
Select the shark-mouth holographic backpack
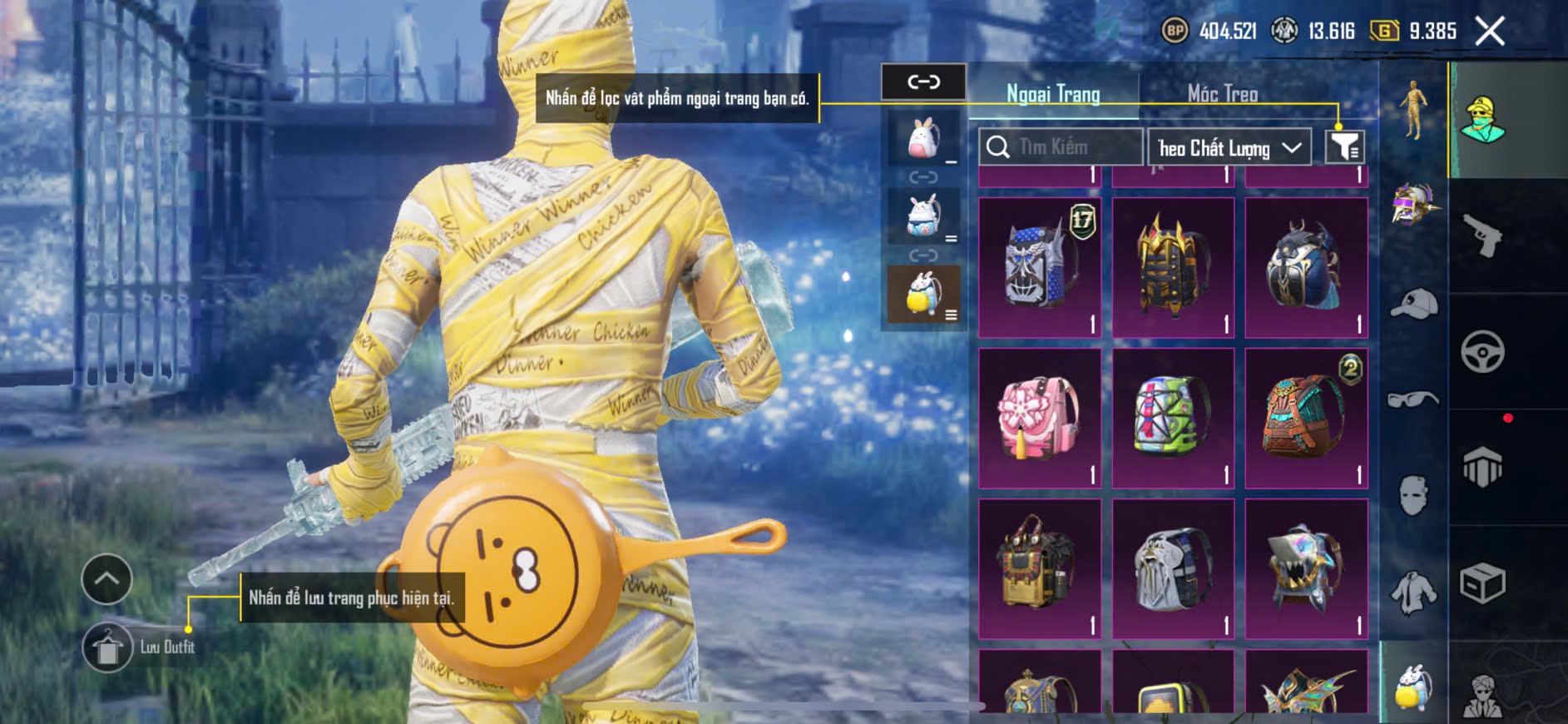click(x=1306, y=568)
